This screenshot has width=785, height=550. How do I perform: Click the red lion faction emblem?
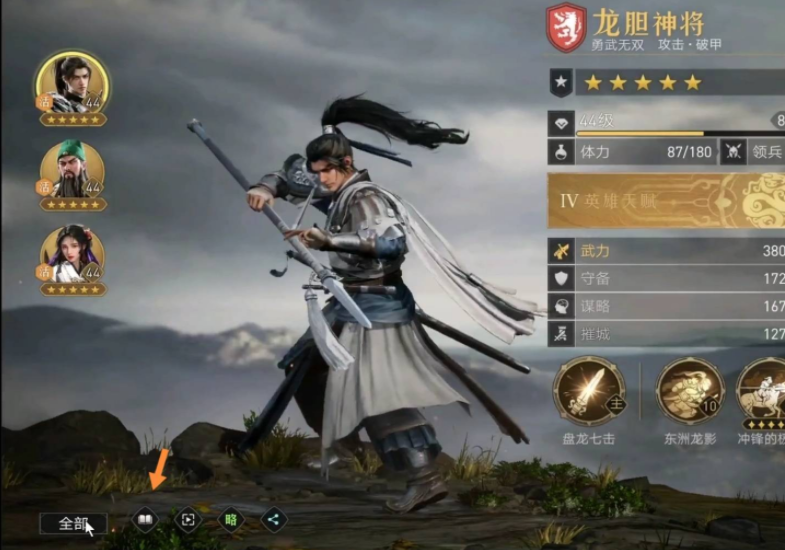(567, 28)
